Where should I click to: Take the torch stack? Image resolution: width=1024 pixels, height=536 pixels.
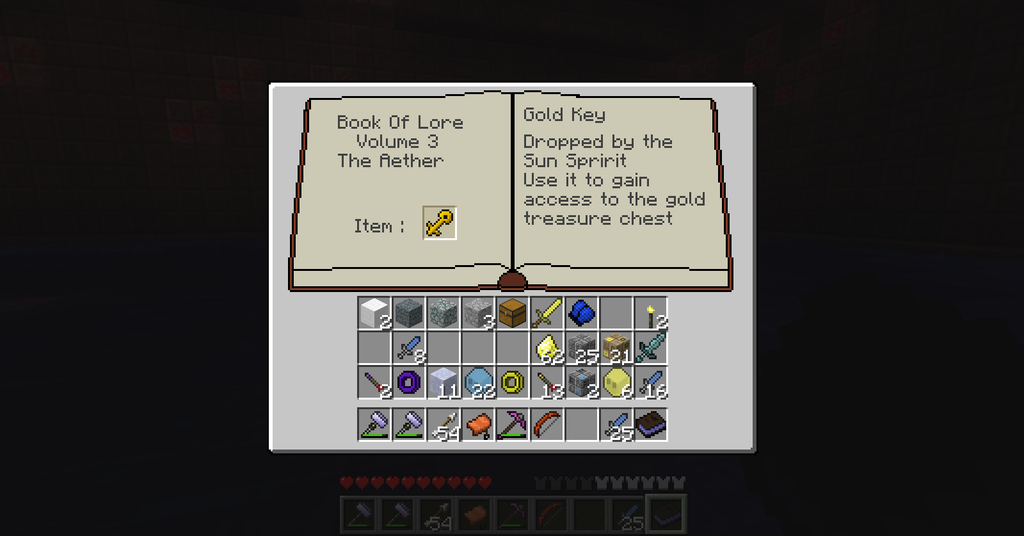pos(650,313)
